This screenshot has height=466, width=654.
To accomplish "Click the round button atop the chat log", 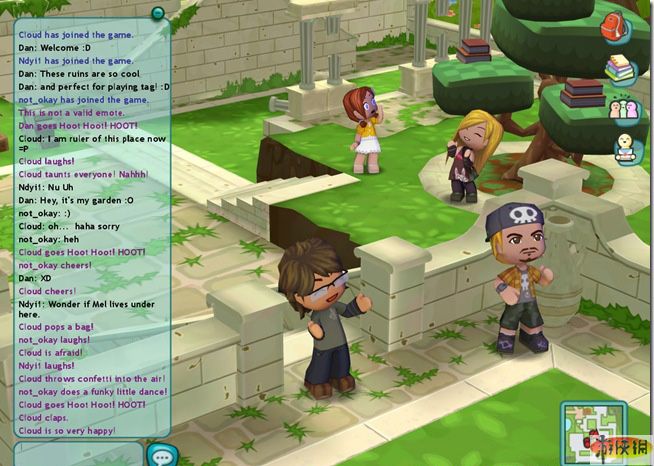I will click(x=157, y=13).
